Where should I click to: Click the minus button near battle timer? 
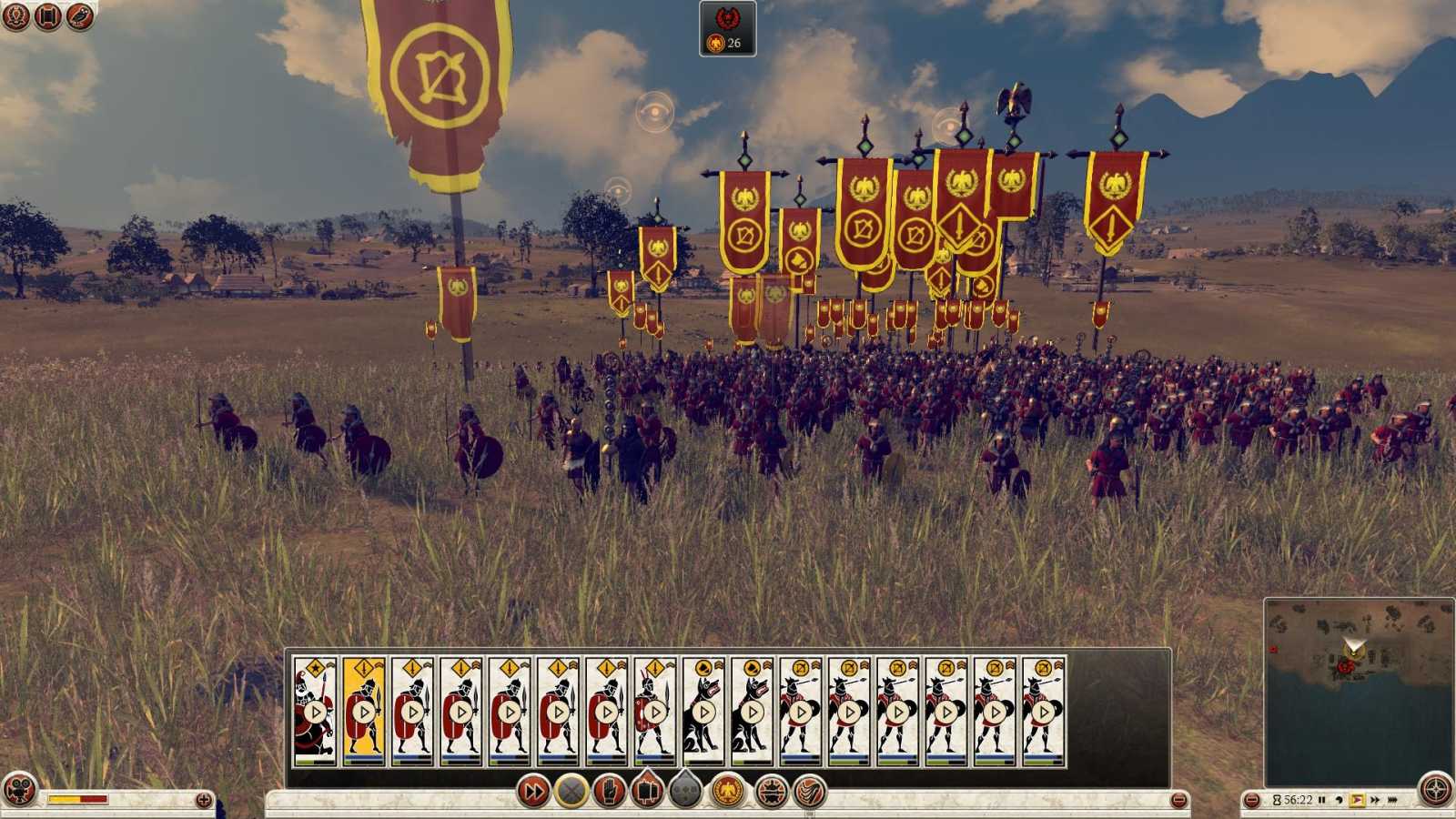(x=1252, y=799)
